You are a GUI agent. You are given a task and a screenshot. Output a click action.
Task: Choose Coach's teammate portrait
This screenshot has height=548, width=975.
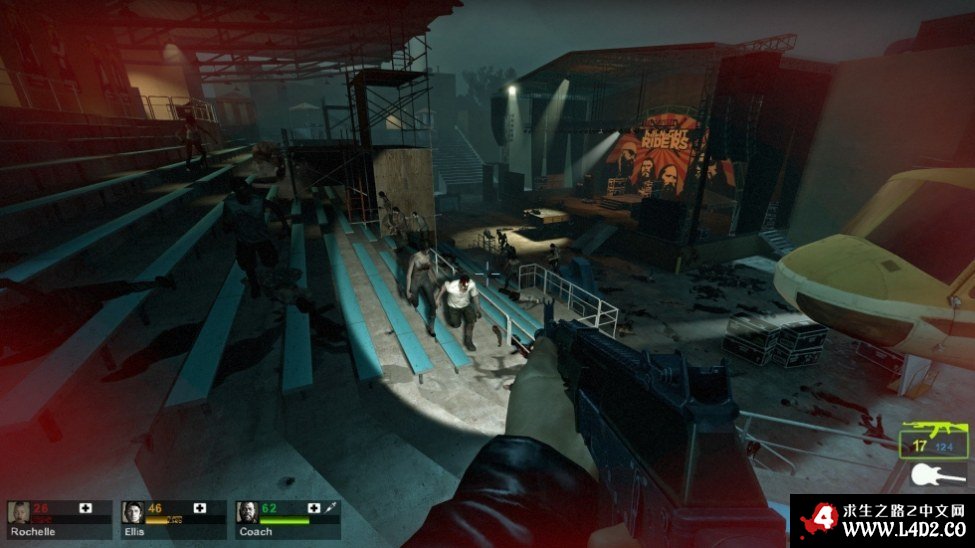pos(247,512)
